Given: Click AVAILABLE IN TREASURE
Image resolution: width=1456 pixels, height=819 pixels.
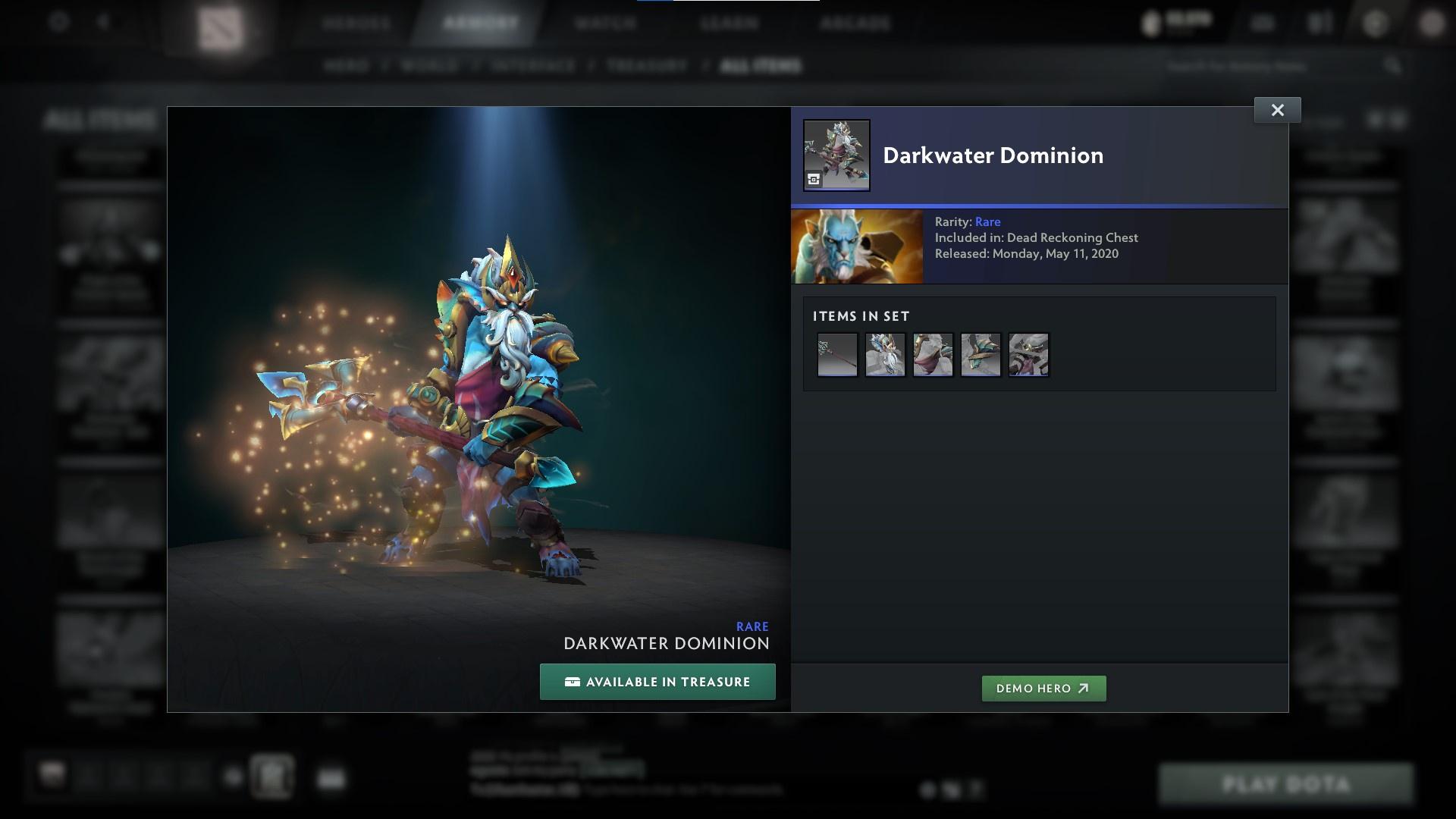Looking at the screenshot, I should coord(657,681).
